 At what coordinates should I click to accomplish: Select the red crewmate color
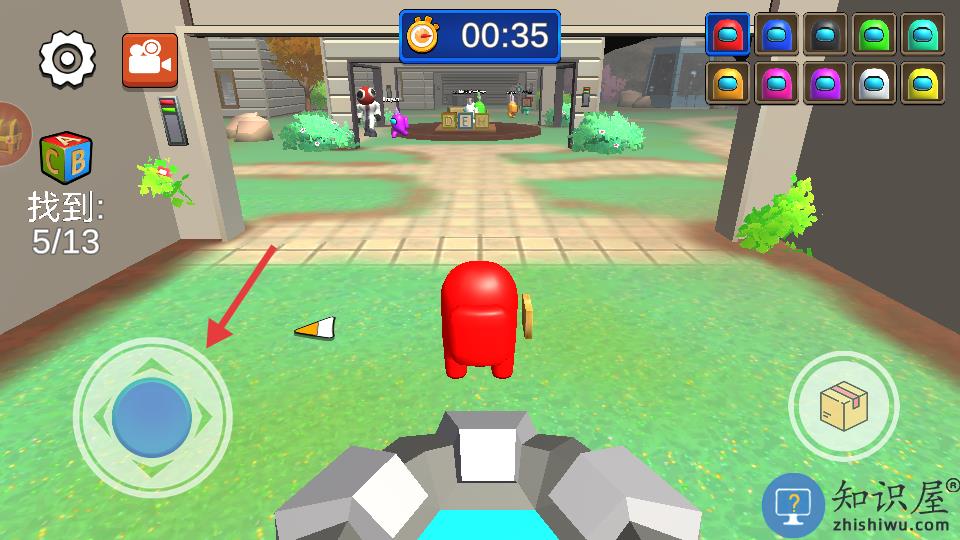pos(728,35)
